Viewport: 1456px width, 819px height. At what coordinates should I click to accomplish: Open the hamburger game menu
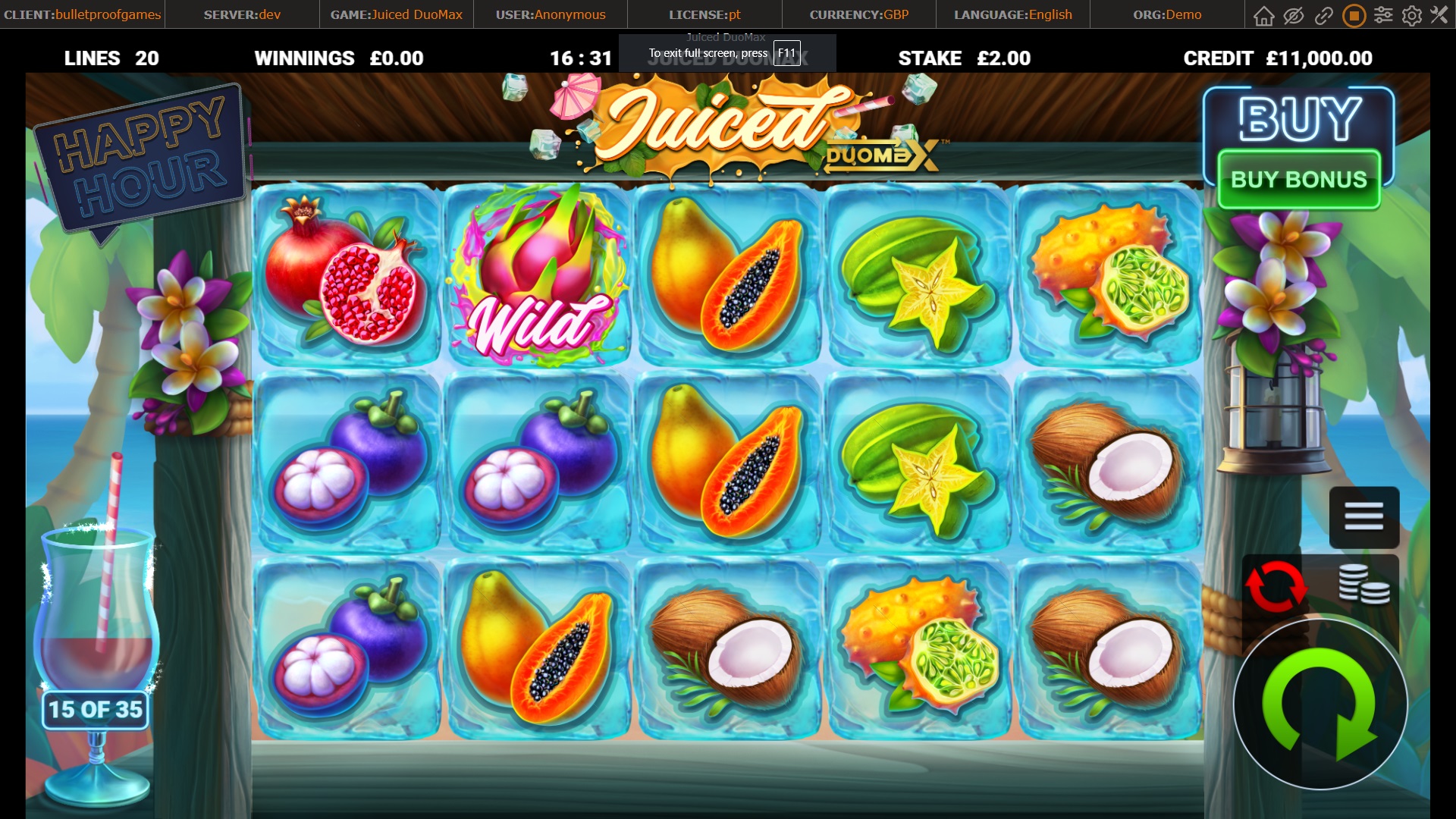1363,516
